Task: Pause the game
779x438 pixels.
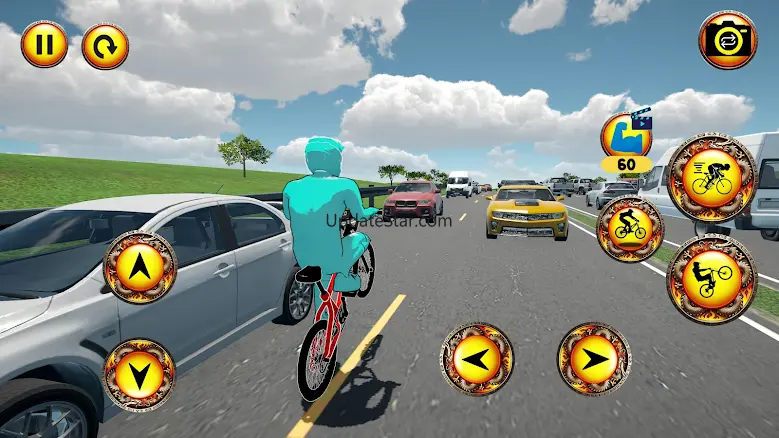Action: [x=44, y=45]
